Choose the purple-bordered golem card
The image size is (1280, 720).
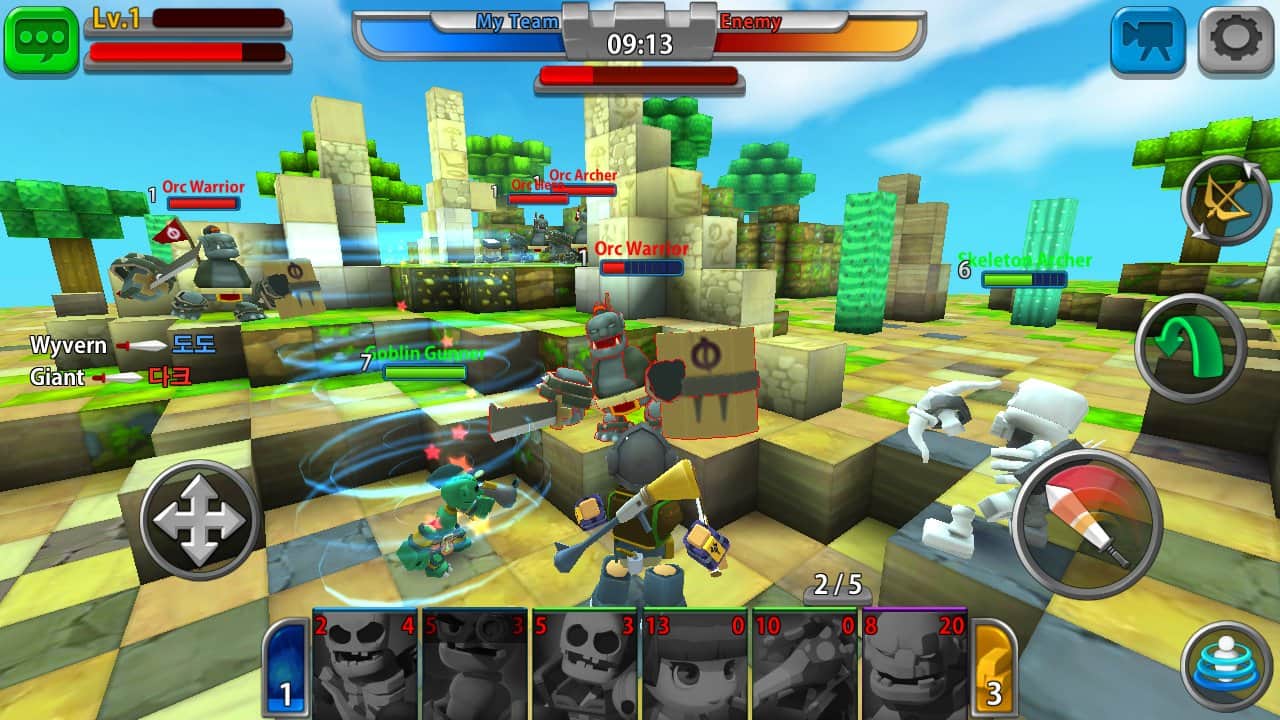coord(914,664)
